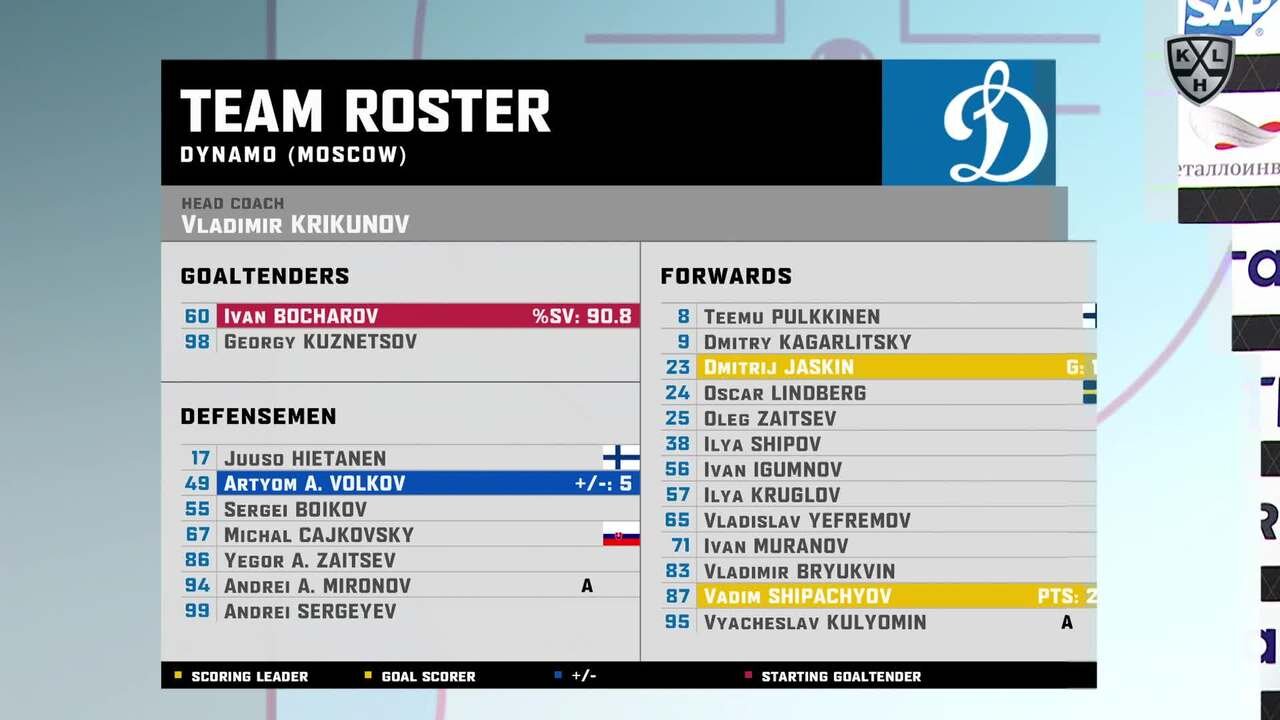Click Vladislav Yefremov's row
This screenshot has width=1280, height=720.
pyautogui.click(x=878, y=520)
